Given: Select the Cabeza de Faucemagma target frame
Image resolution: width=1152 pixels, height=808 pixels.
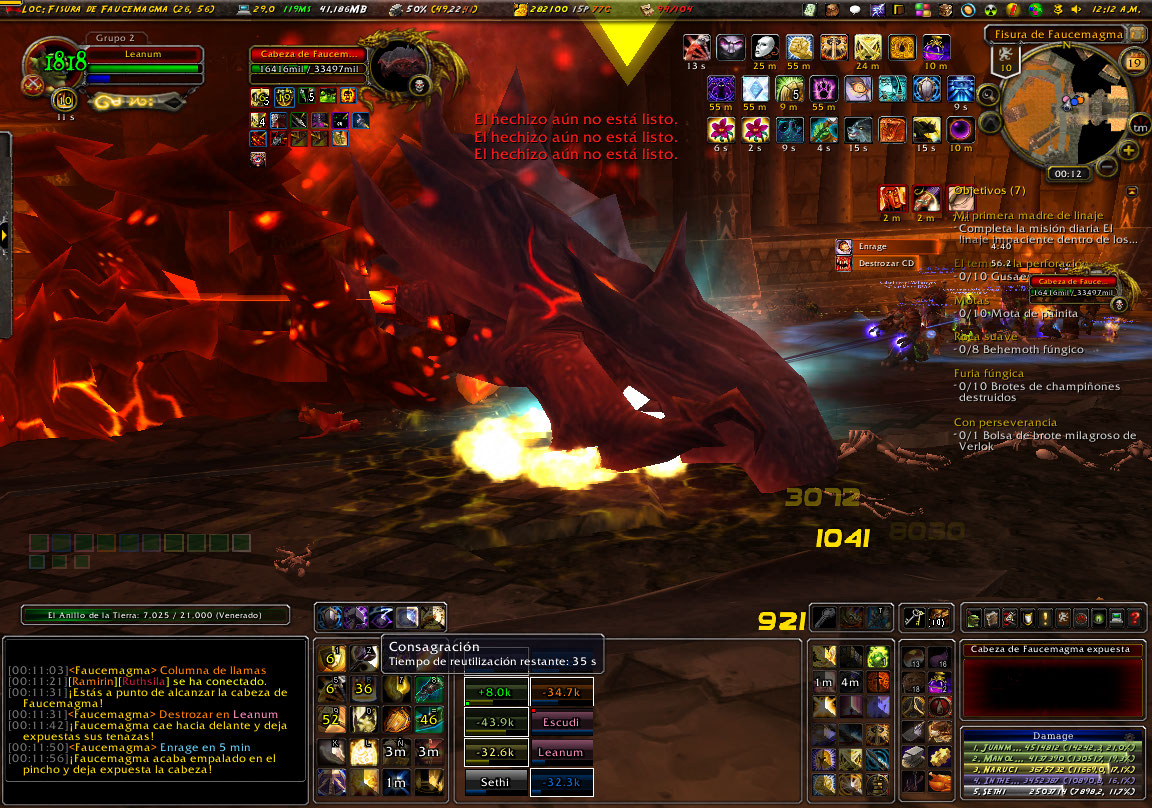Looking at the screenshot, I should (311, 61).
